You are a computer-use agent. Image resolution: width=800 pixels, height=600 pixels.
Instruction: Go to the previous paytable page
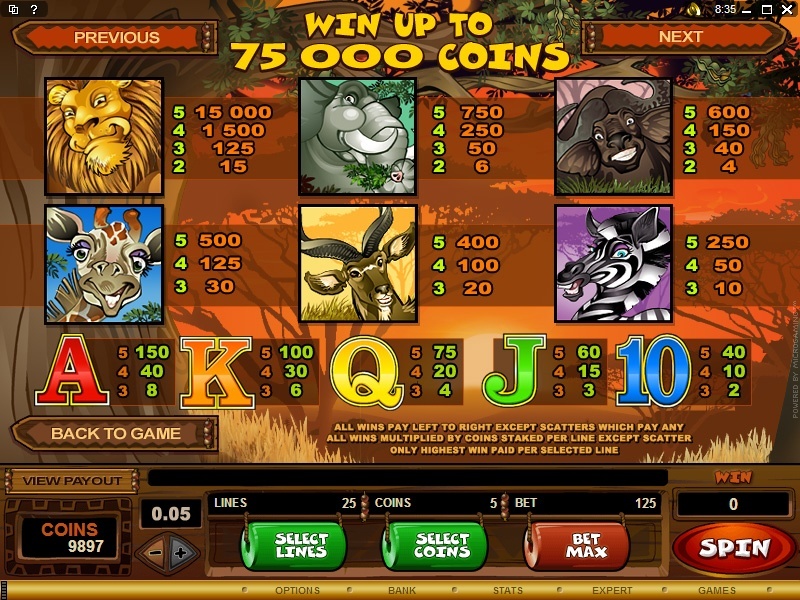pos(116,38)
